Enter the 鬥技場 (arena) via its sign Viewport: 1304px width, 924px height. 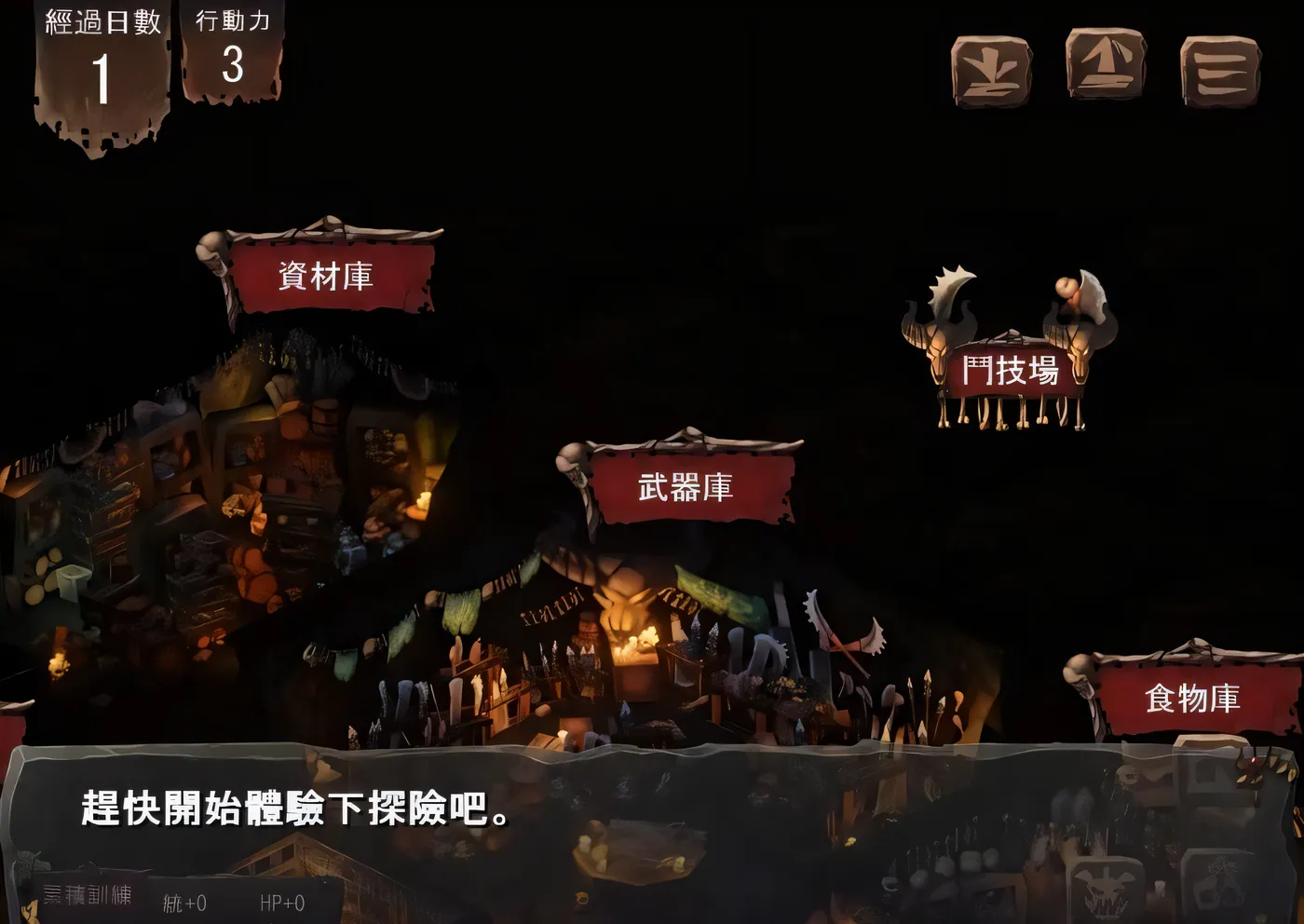pos(1010,370)
